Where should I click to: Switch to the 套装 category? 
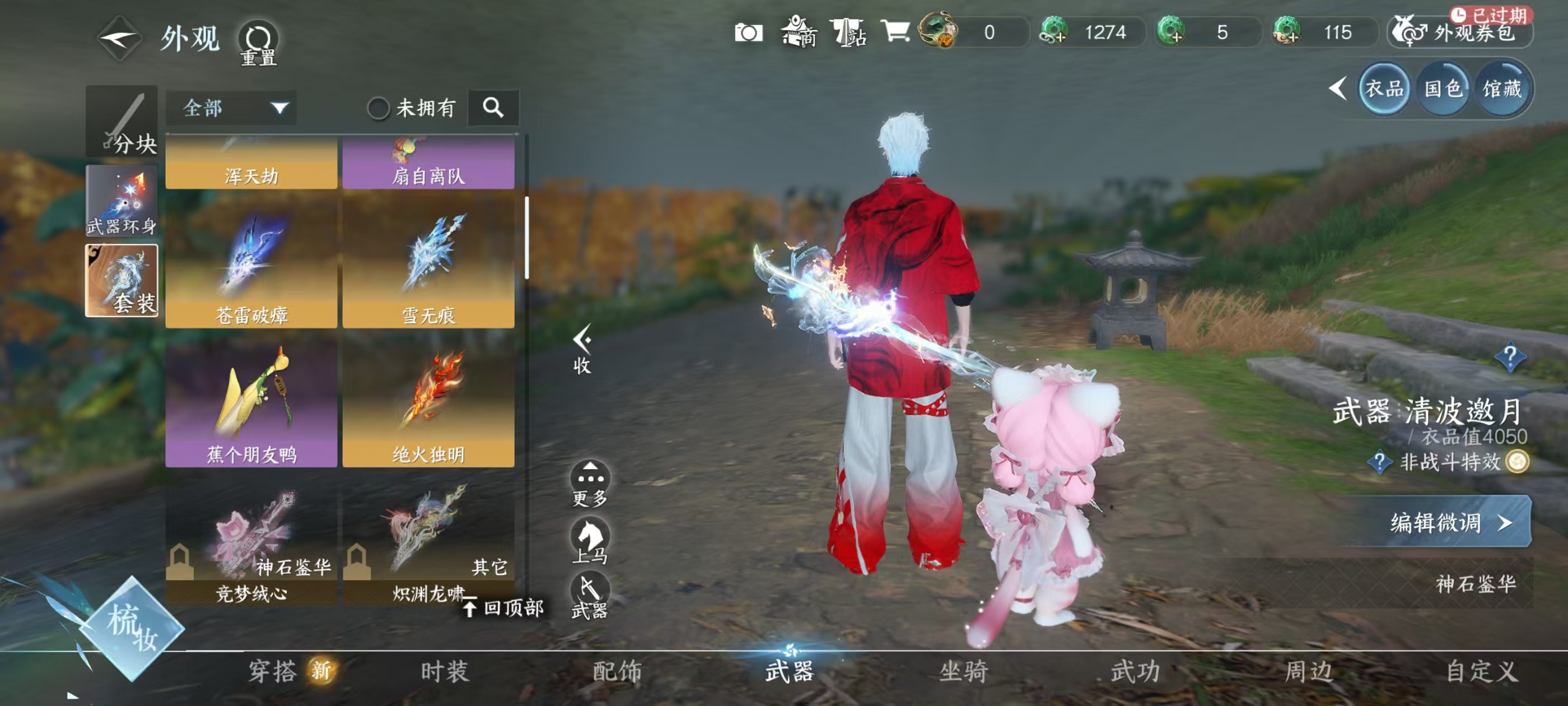pyautogui.click(x=121, y=281)
